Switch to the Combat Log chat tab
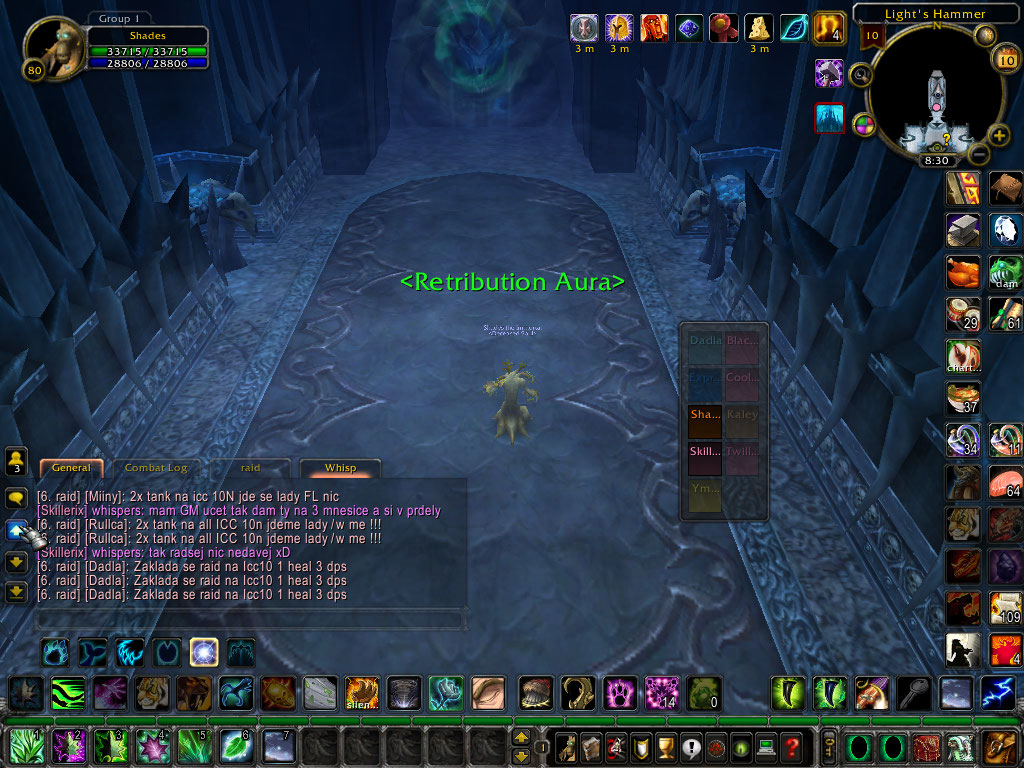Image resolution: width=1024 pixels, height=768 pixels. 155,468
